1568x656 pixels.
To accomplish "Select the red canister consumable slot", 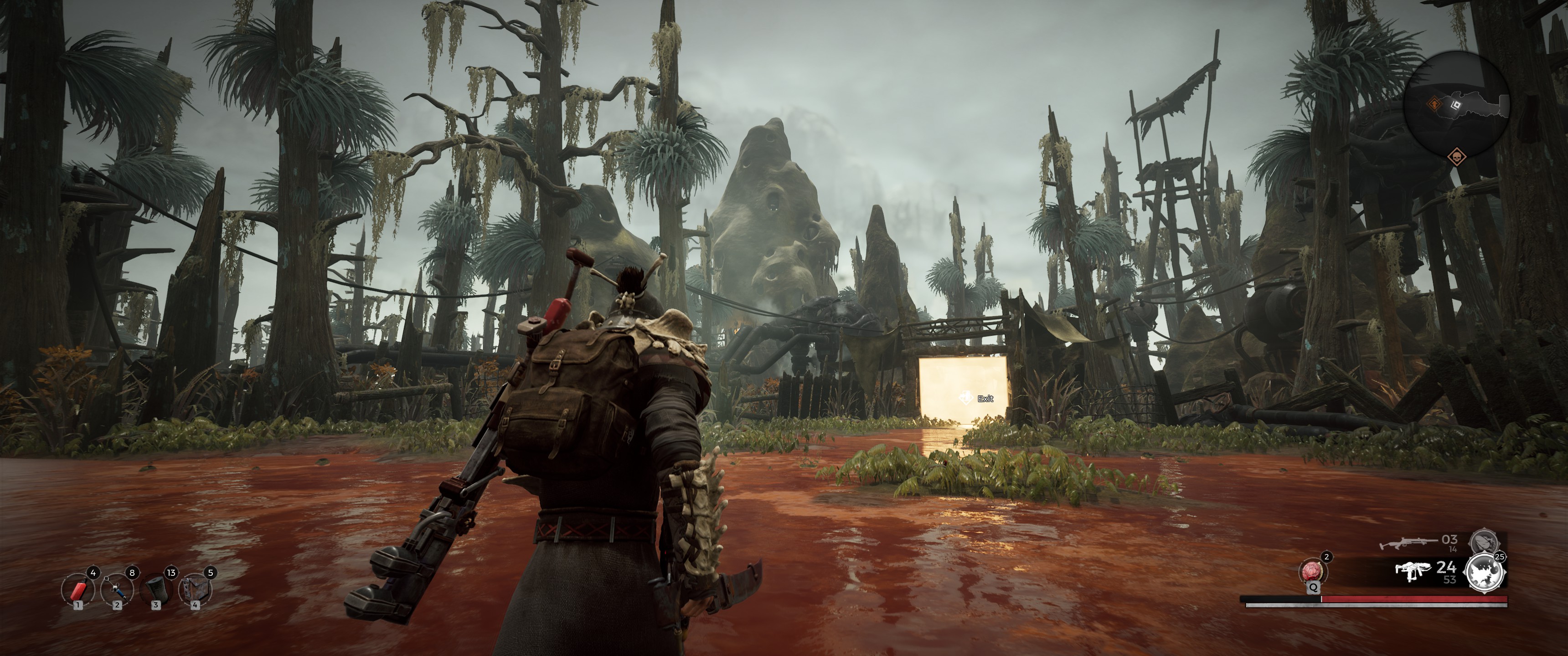I will pyautogui.click(x=78, y=589).
